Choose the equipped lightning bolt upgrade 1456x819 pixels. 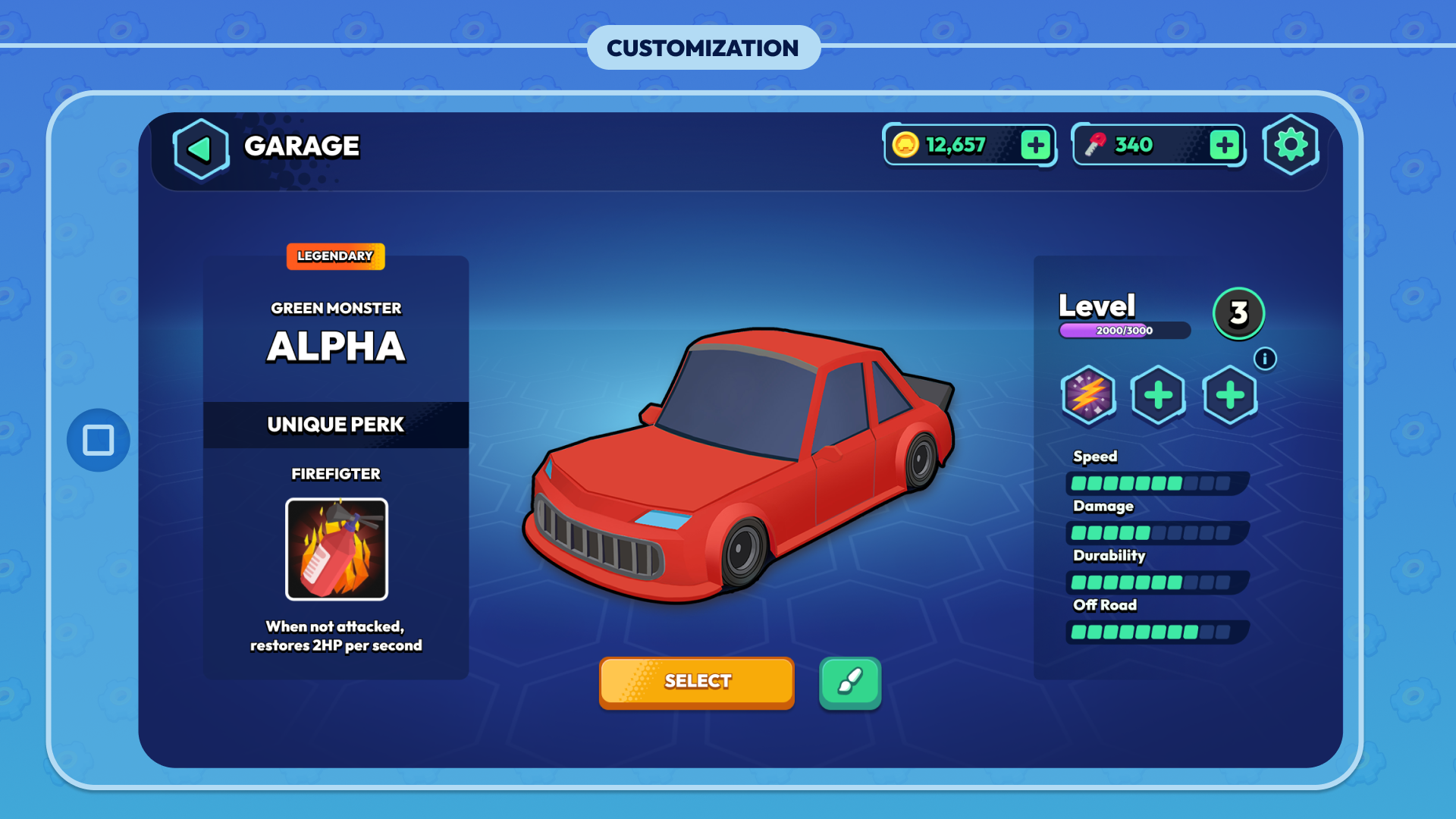coord(1088,395)
